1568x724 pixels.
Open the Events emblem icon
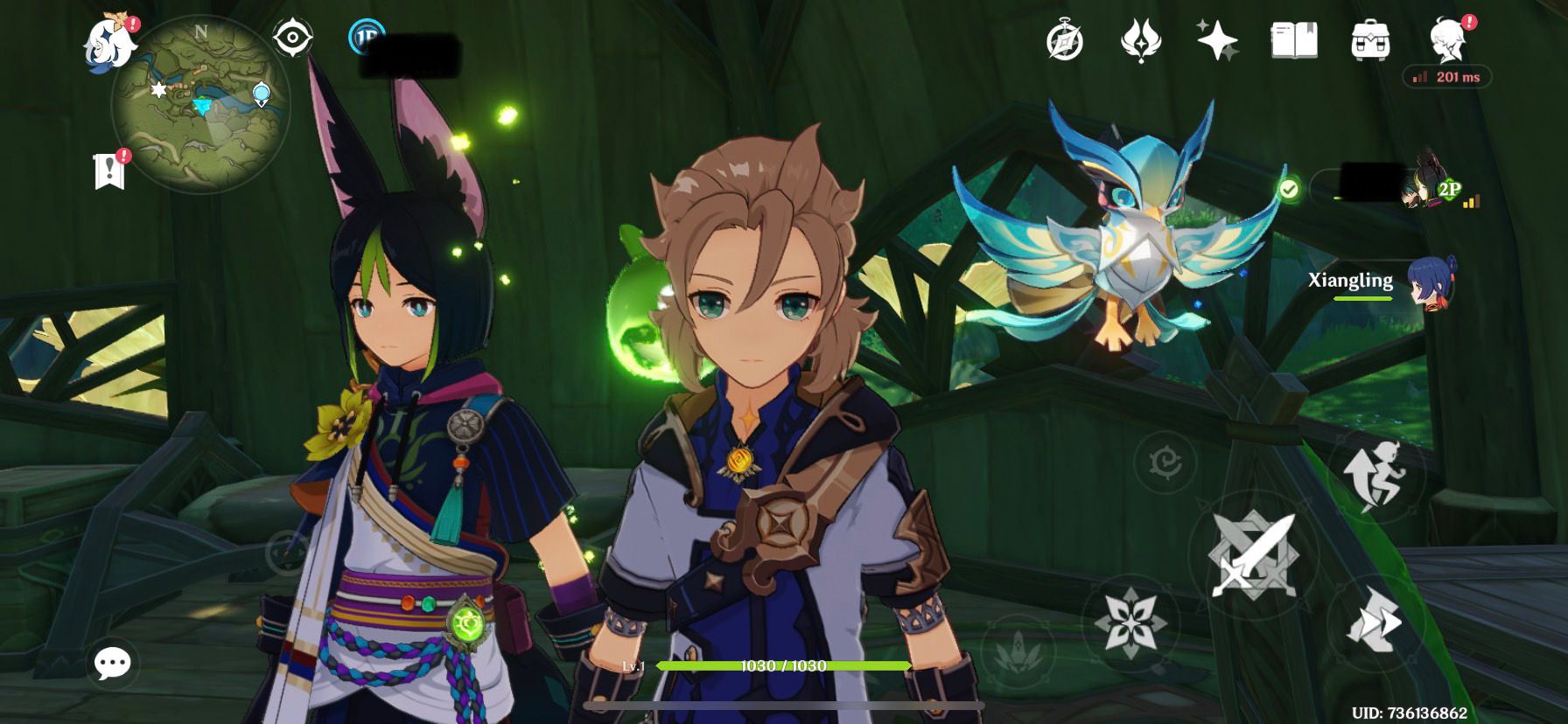(x=1141, y=40)
